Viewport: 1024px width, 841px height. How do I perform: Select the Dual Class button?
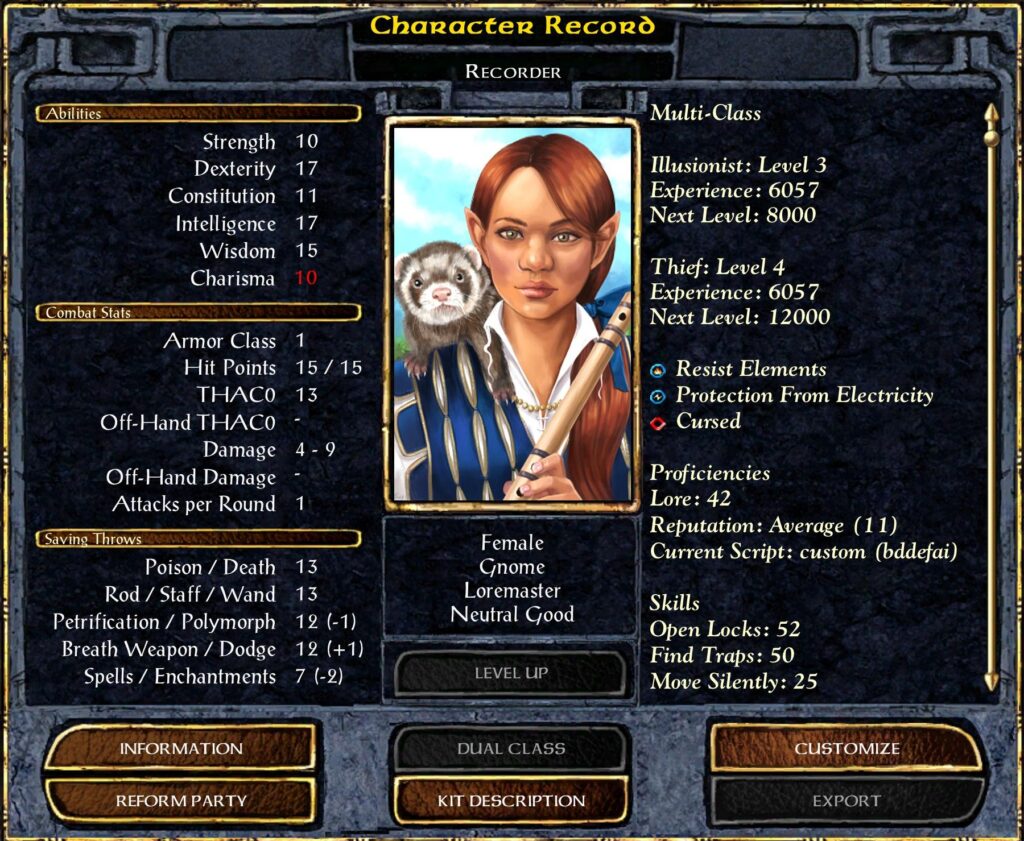[x=511, y=748]
